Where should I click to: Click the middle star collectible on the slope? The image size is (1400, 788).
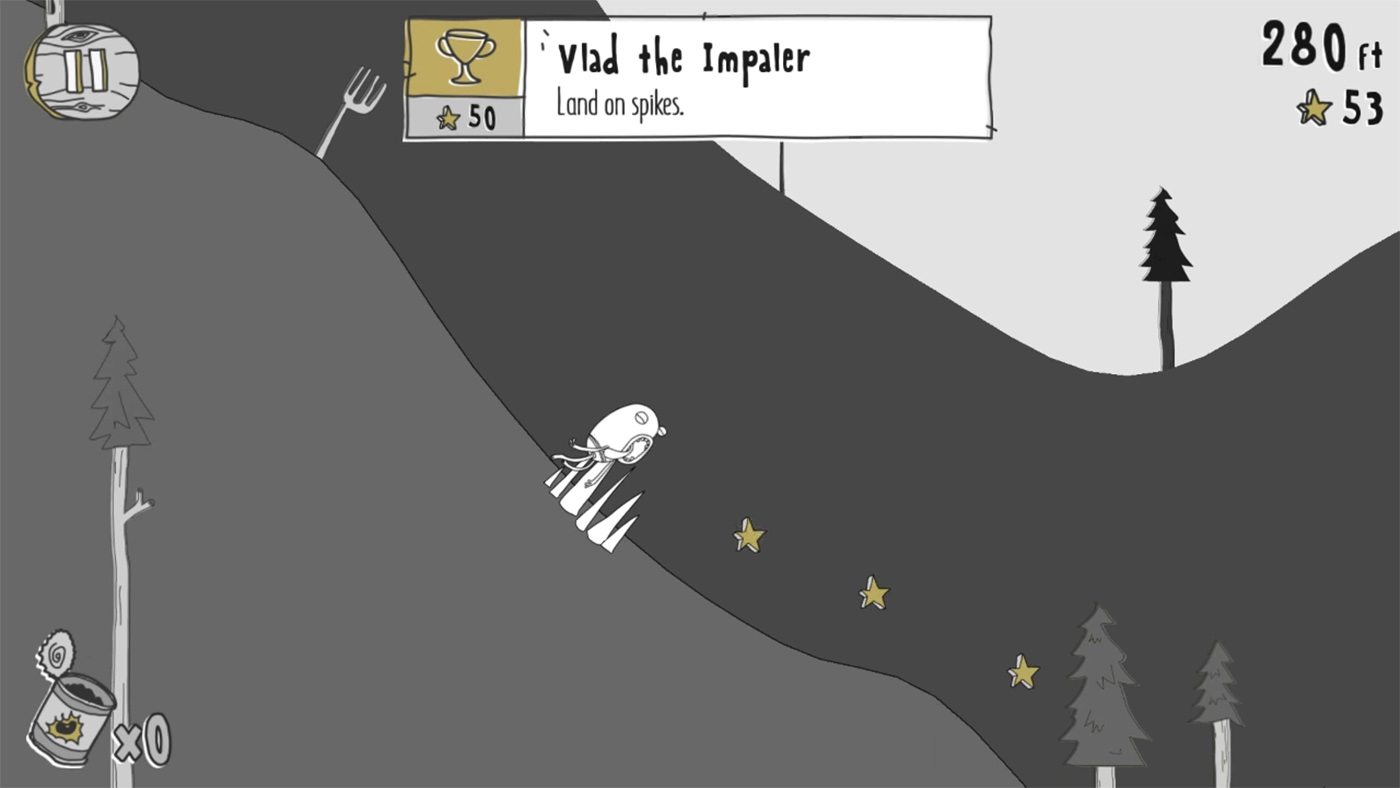(x=872, y=594)
